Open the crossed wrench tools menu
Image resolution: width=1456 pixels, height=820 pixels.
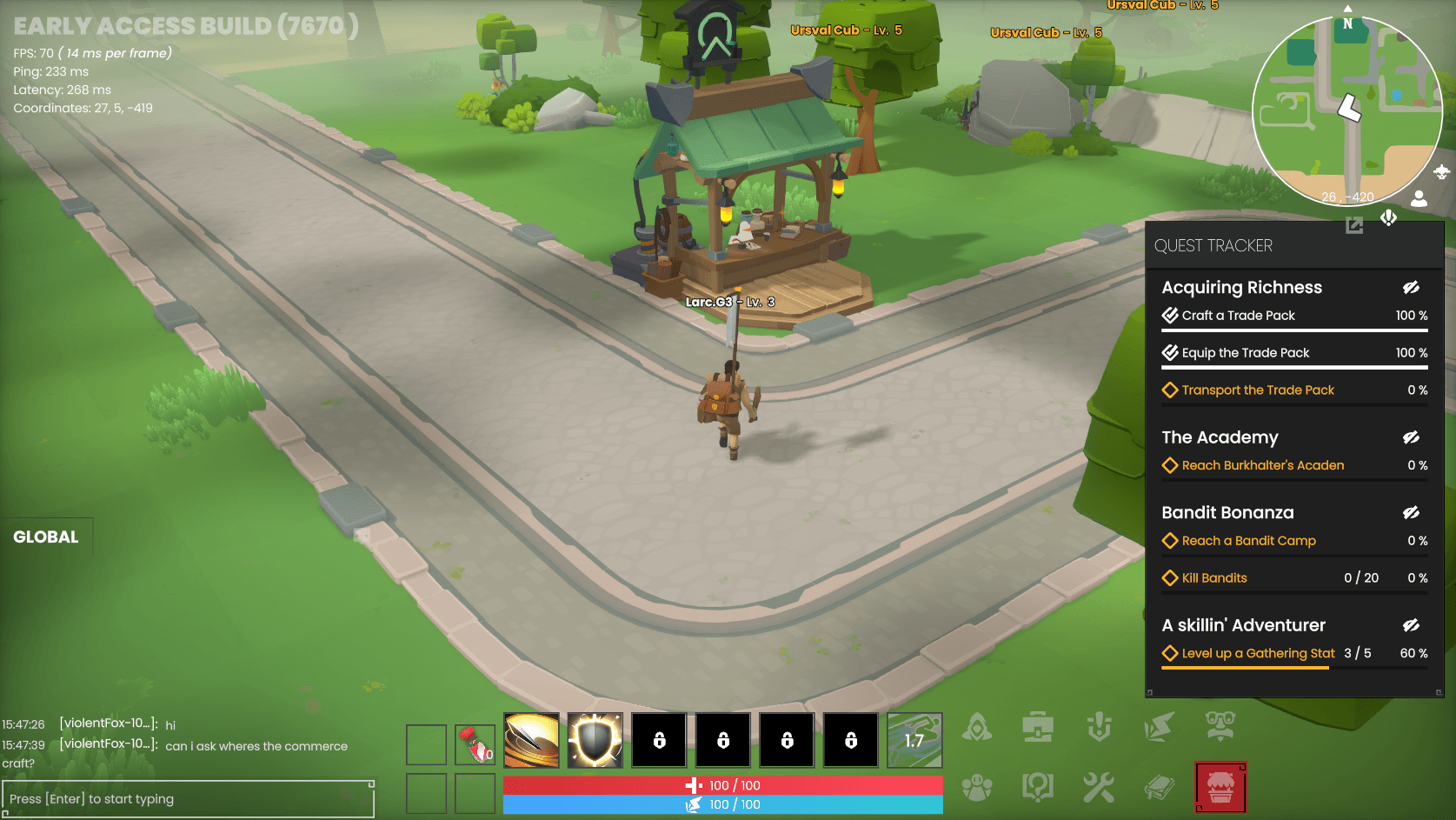pyautogui.click(x=1098, y=787)
